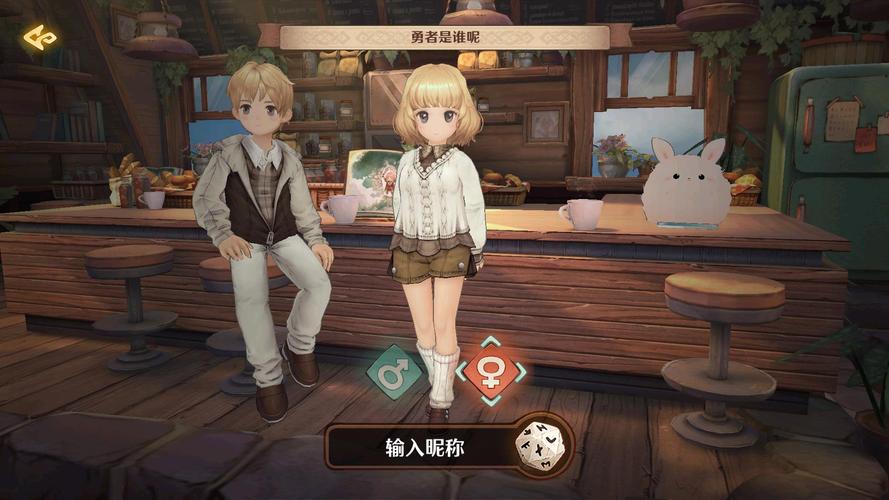Click the nickname input field
Image resolution: width=889 pixels, height=500 pixels.
424,448
